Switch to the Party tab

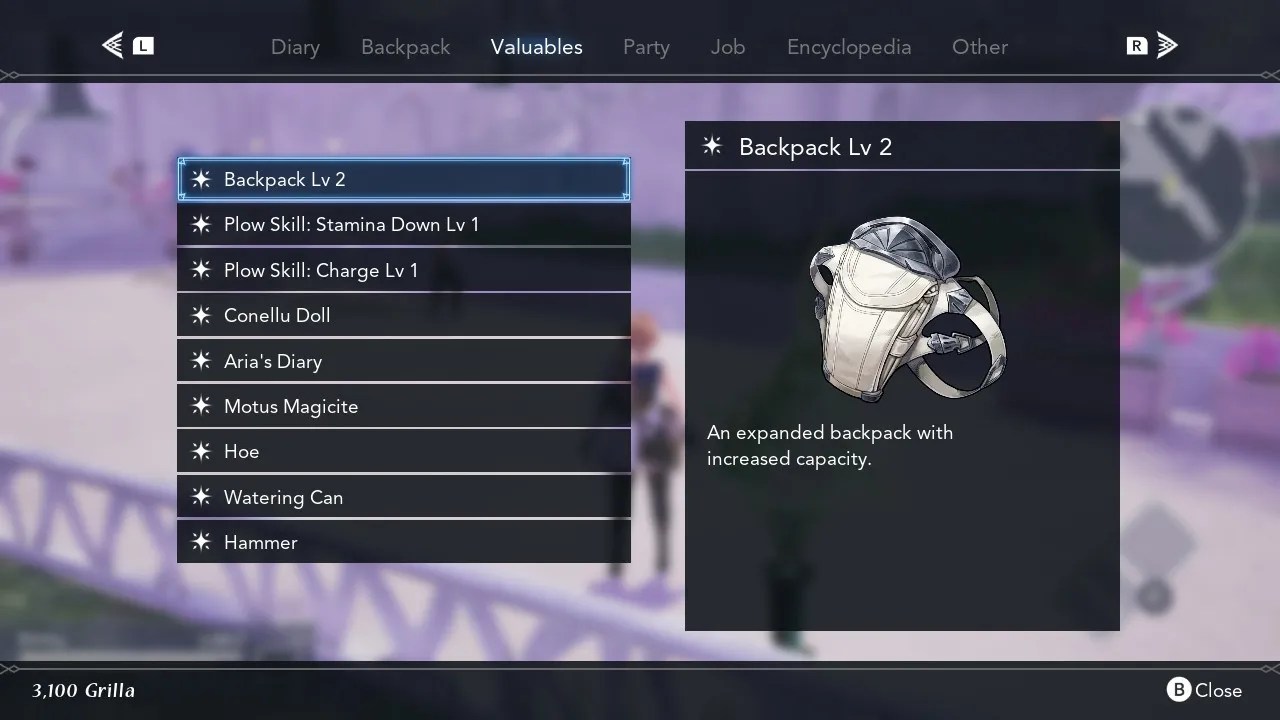[646, 47]
